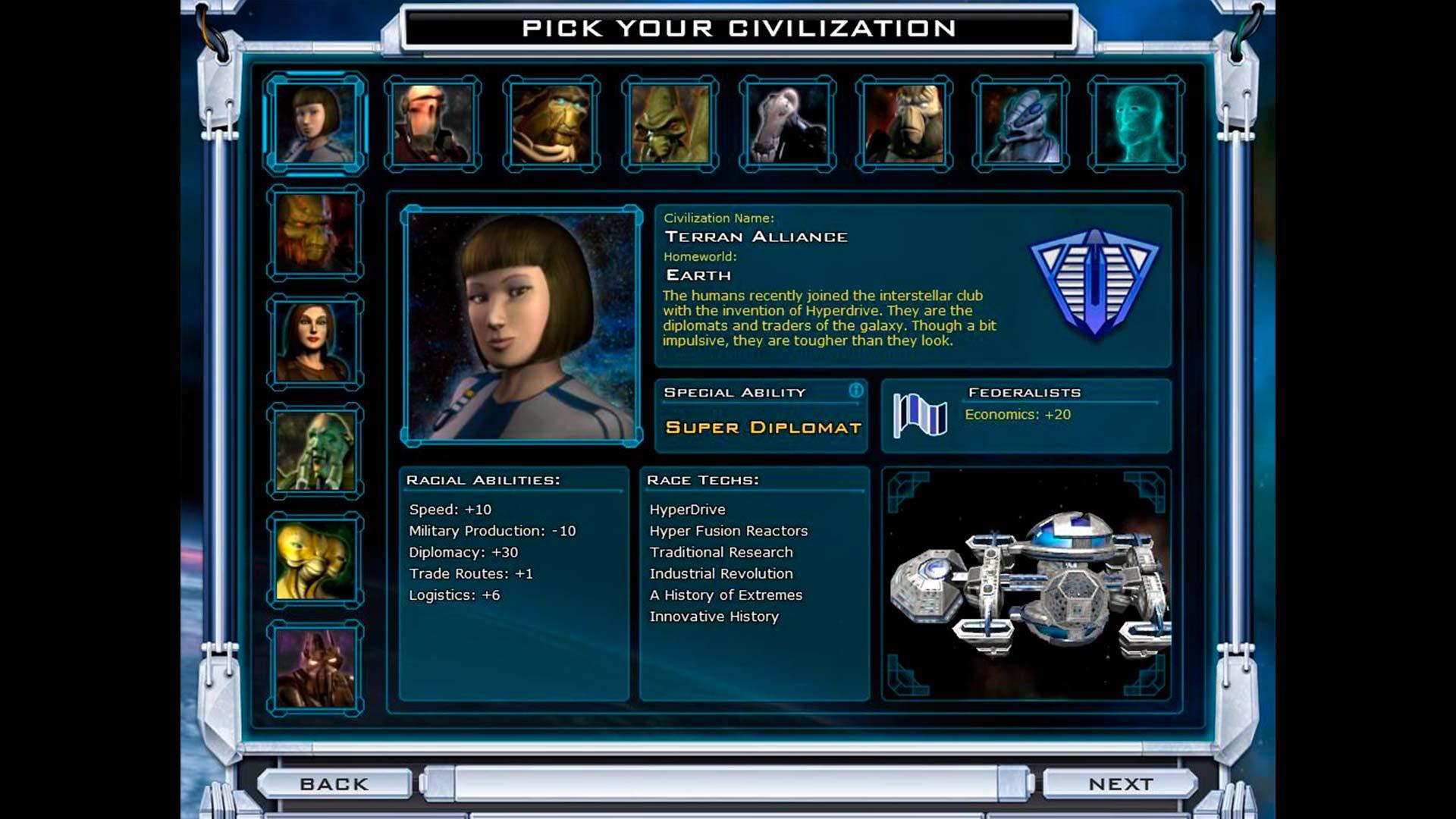The height and width of the screenshot is (819, 1456).
Task: Open the Special Ability info icon
Action: point(855,391)
